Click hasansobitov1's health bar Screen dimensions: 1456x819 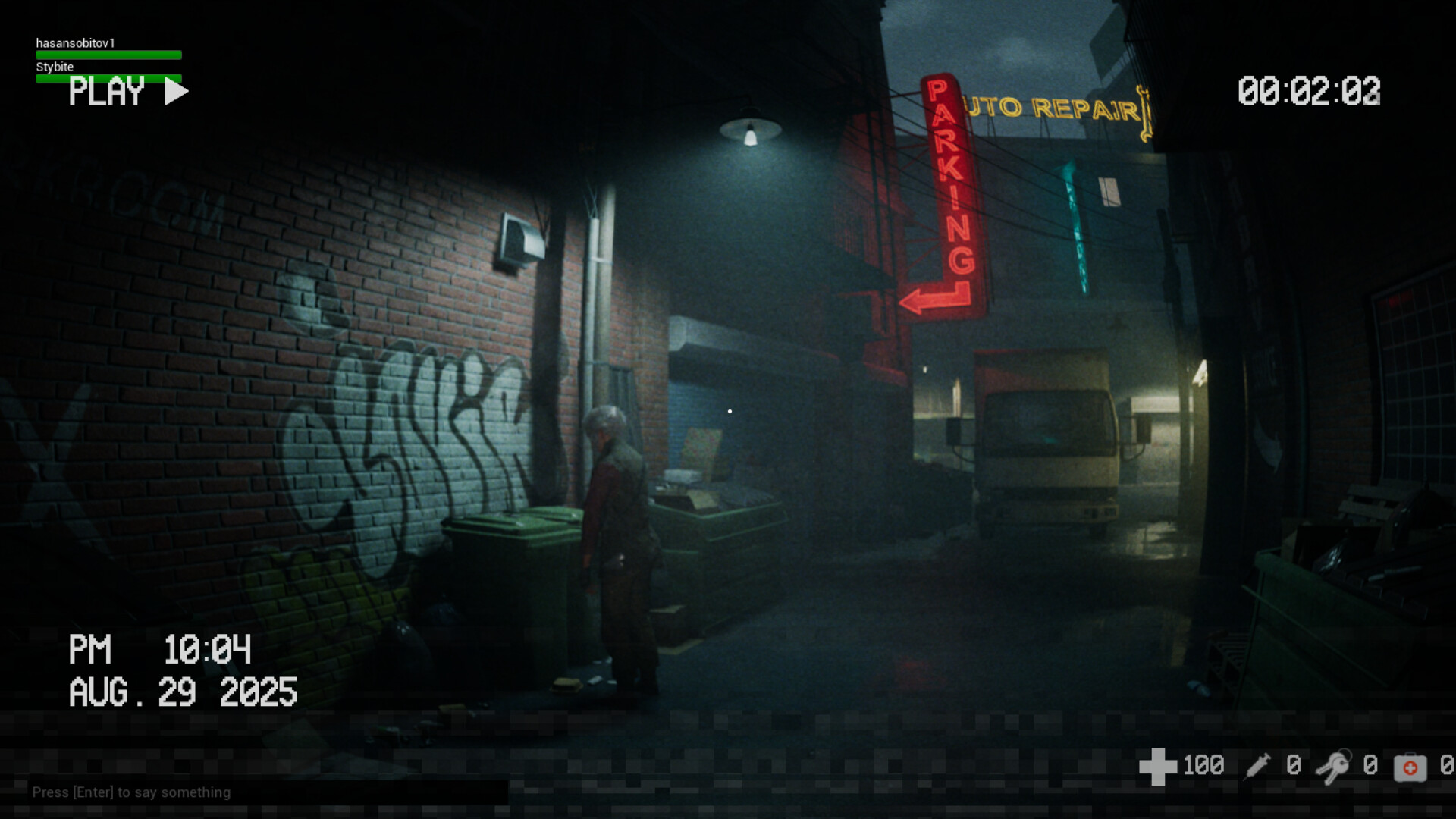[x=108, y=54]
